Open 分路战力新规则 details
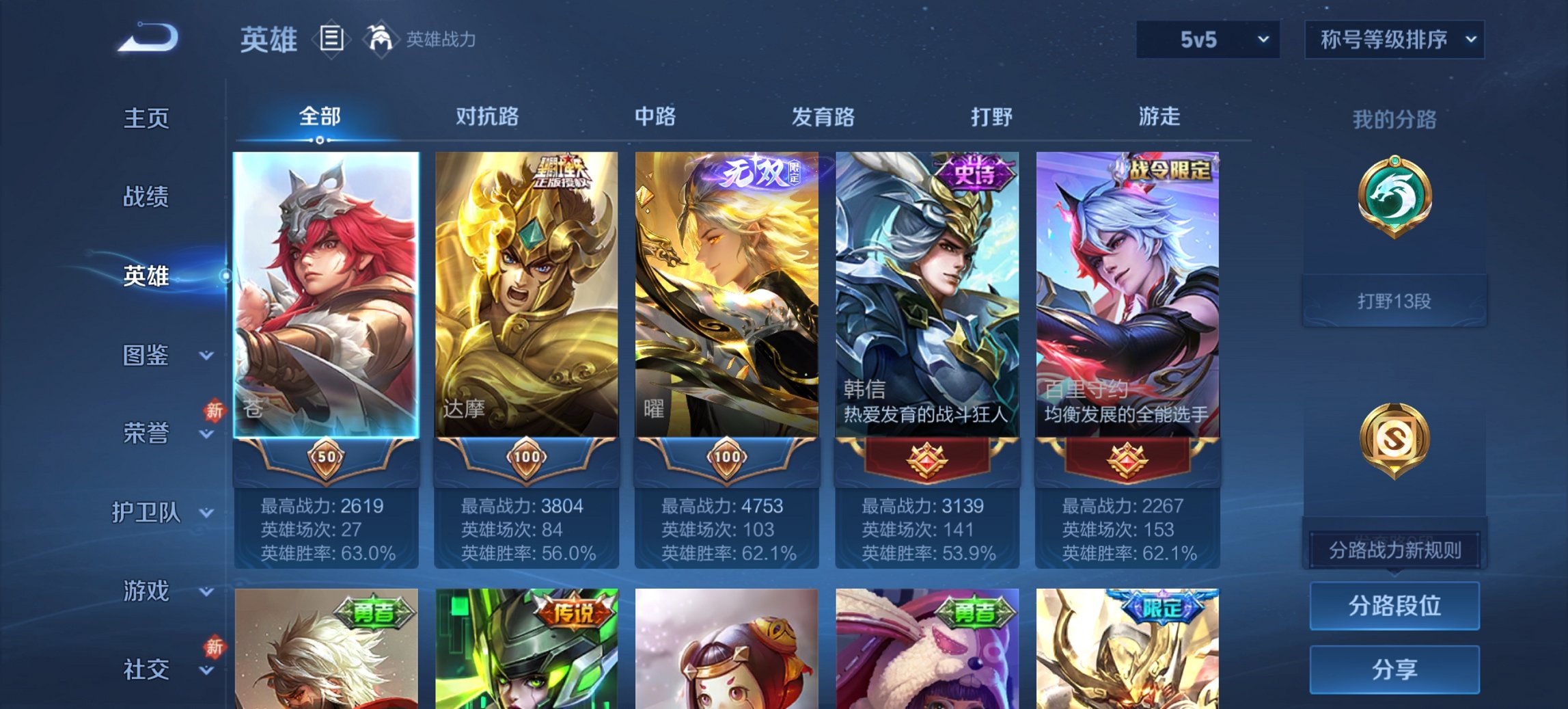This screenshot has height=709, width=1568. 1394,549
